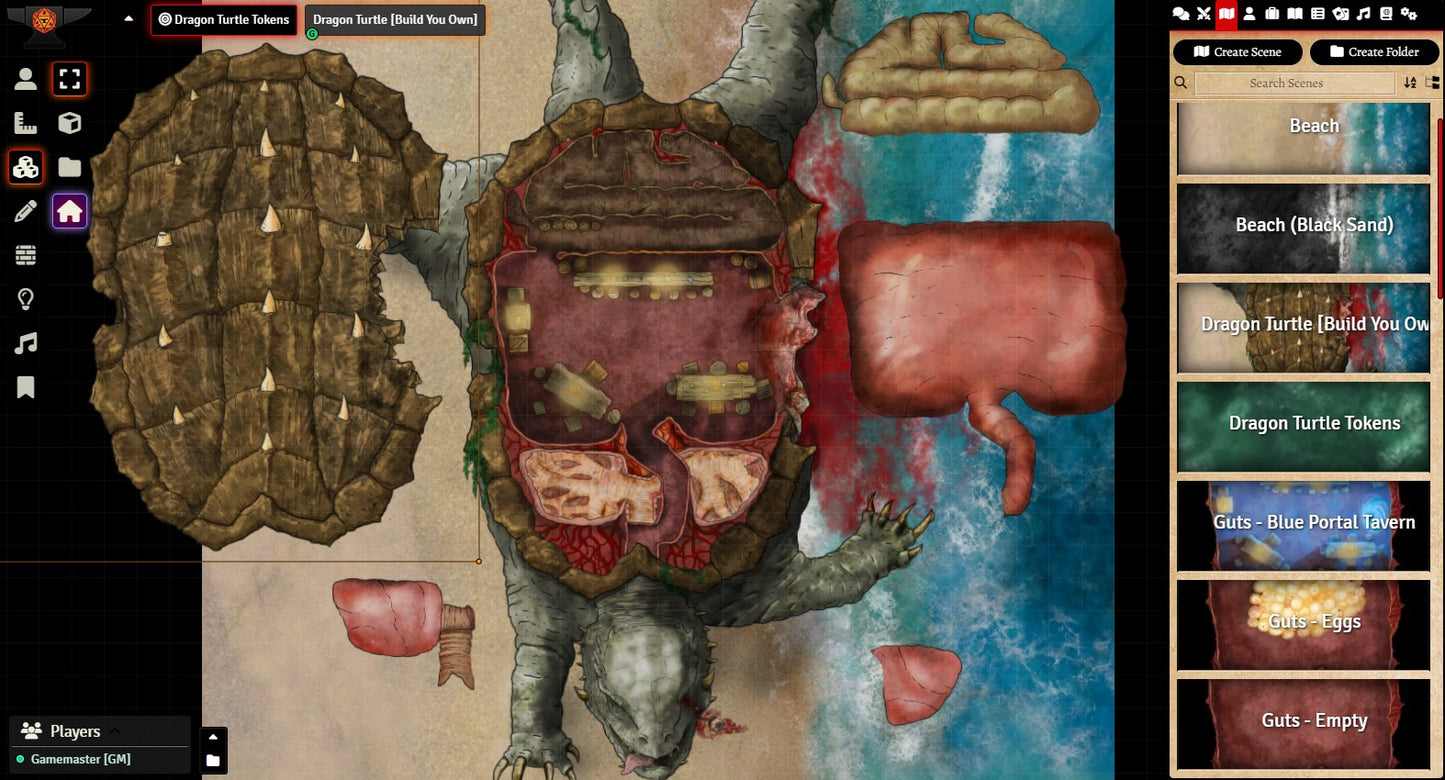The width and height of the screenshot is (1445, 780).
Task: Open the Actors directory person tab
Action: pos(1249,13)
